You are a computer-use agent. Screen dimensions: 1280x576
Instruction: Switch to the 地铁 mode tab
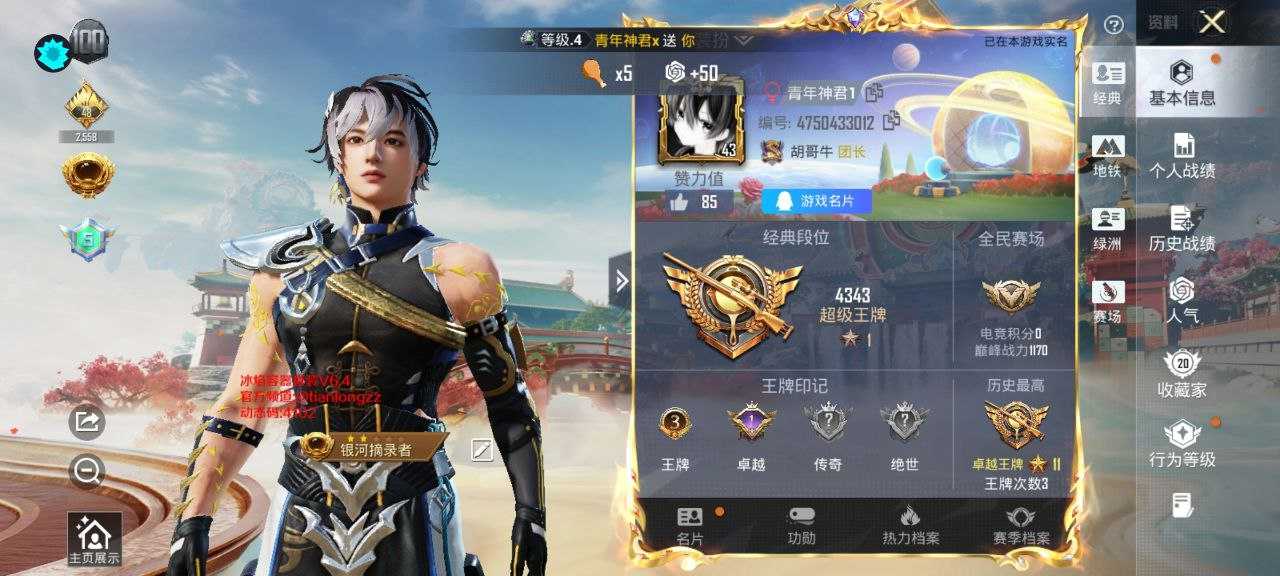[1108, 156]
